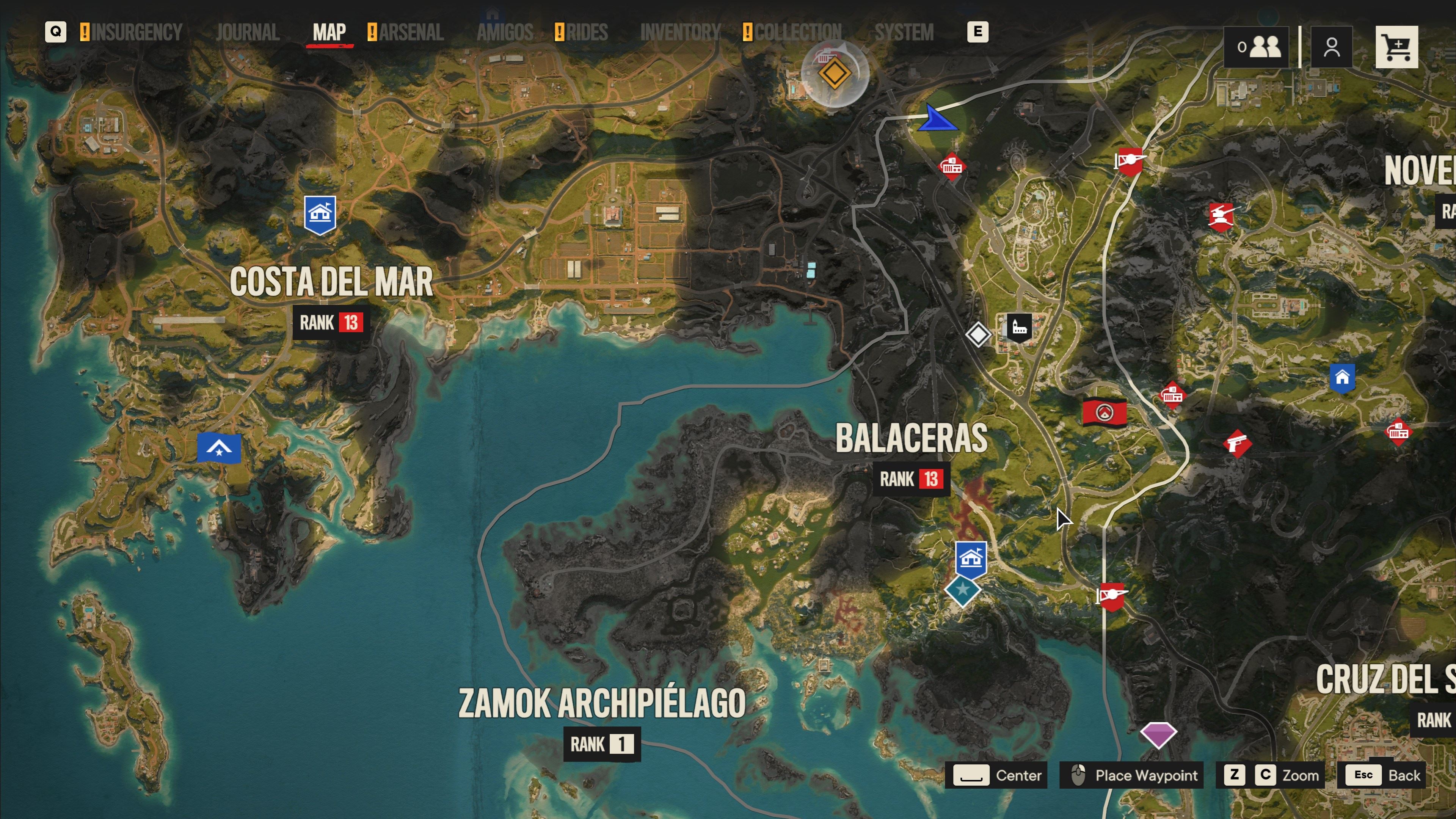This screenshot has height=819, width=1456.
Task: Switch to the System tab
Action: tap(904, 32)
